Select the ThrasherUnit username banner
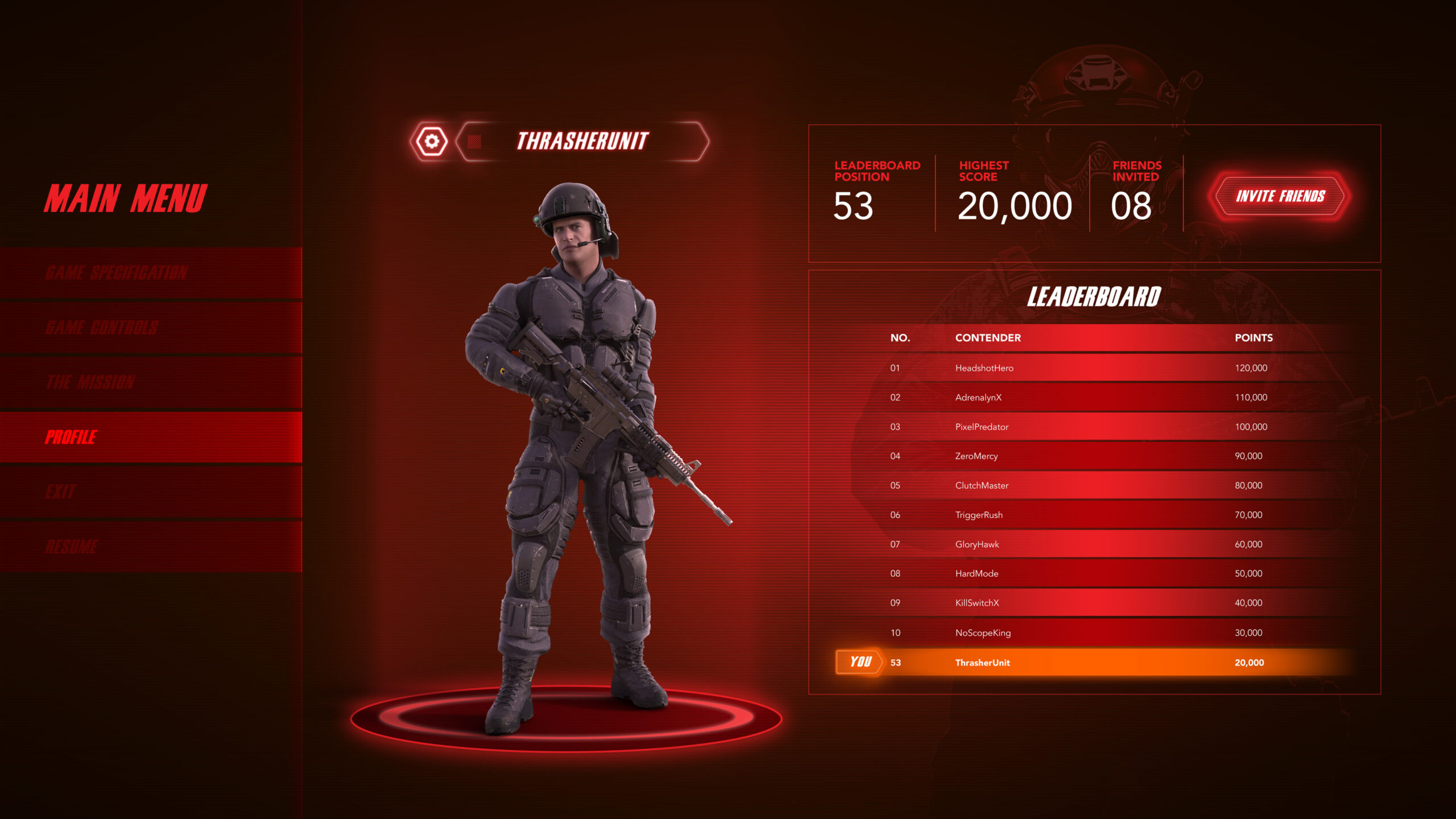Screen dimensions: 1456x819 click(x=582, y=141)
